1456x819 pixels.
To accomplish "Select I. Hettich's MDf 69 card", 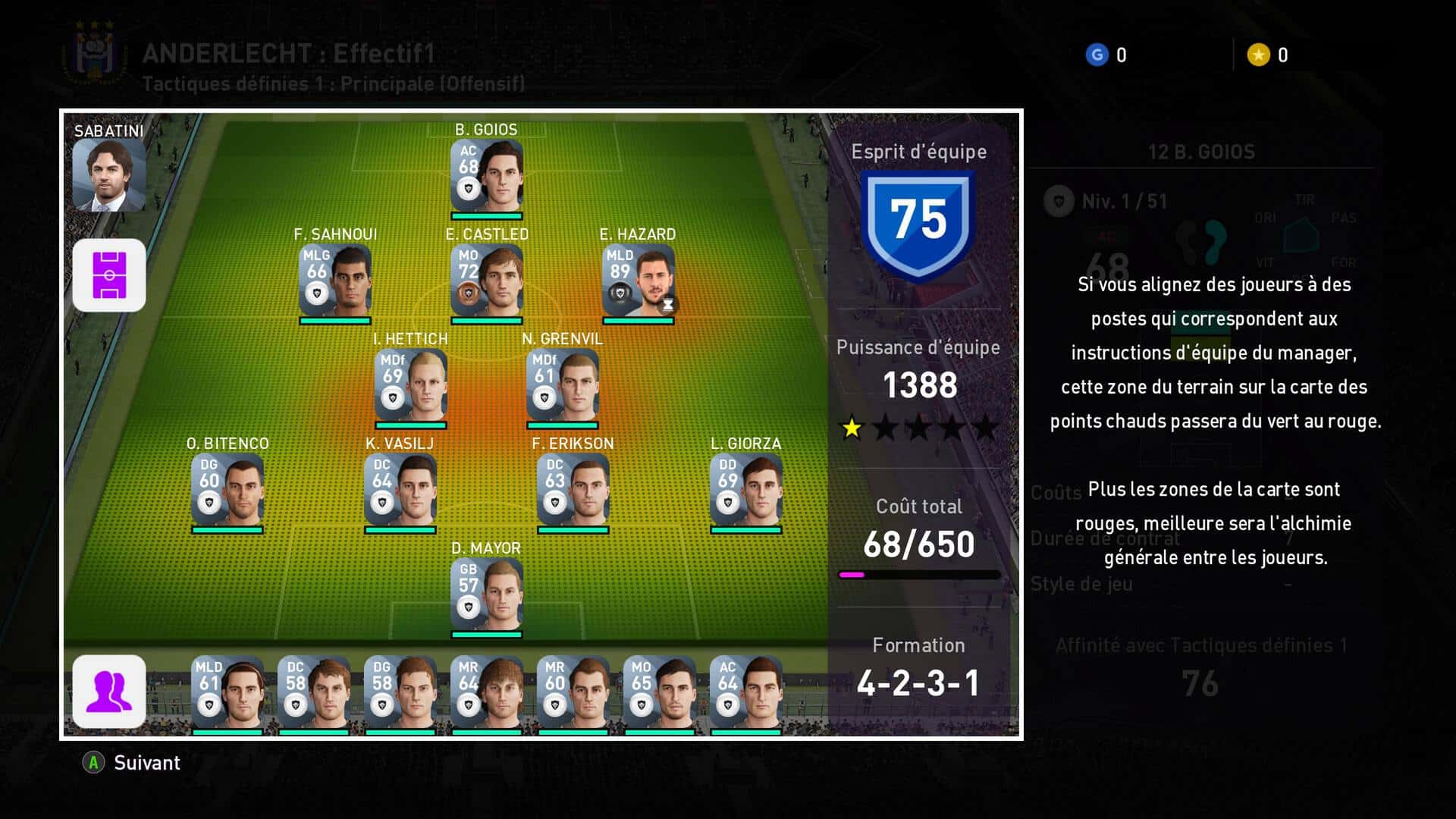I will pos(410,385).
